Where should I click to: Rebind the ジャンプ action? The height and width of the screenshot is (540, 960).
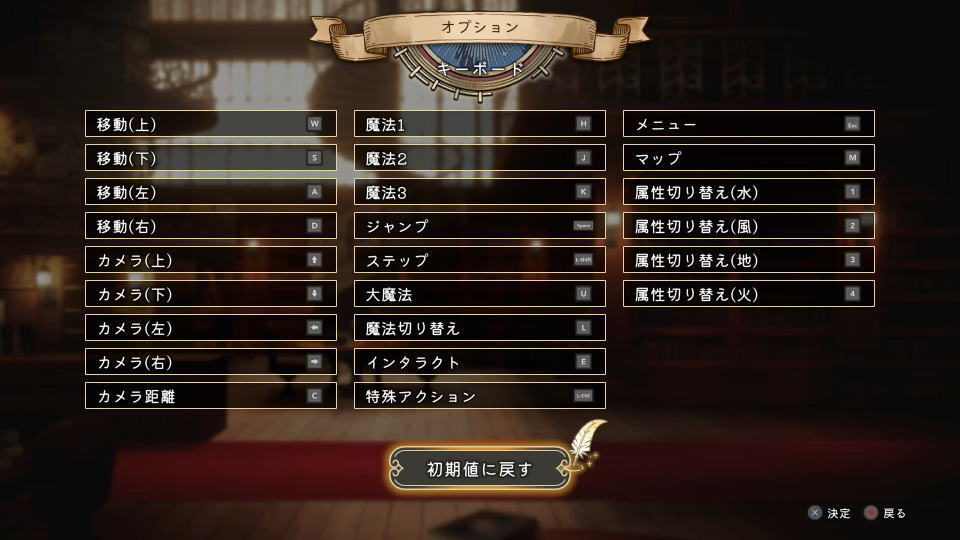coord(479,226)
